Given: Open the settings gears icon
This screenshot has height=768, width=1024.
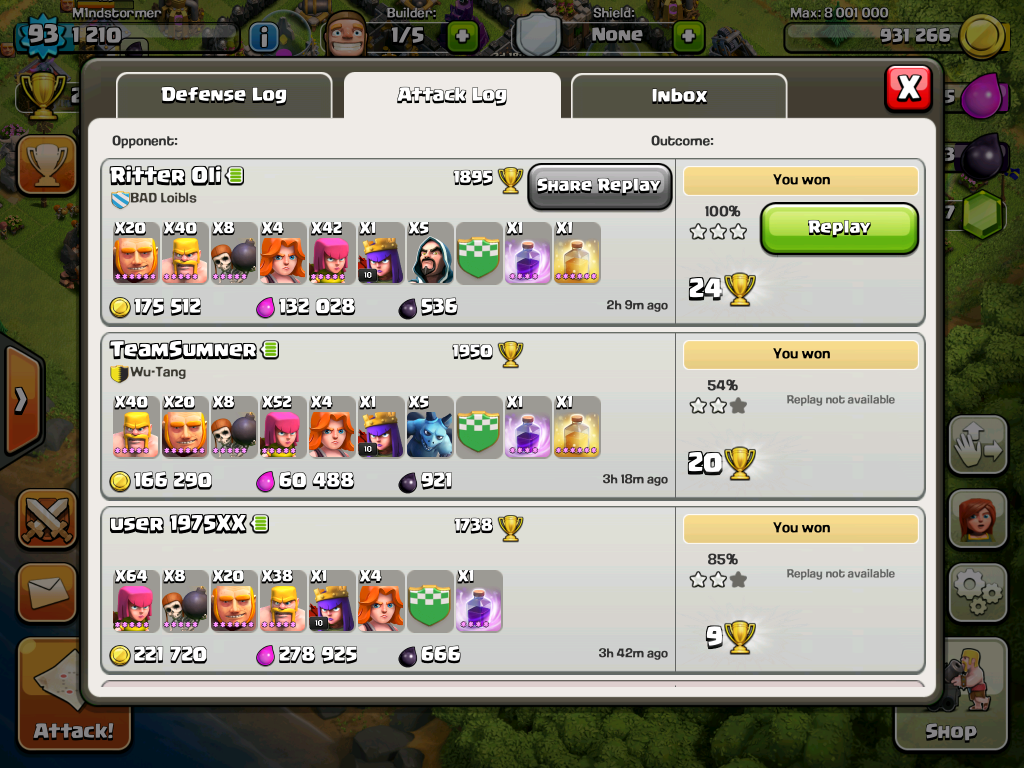Looking at the screenshot, I should click(x=976, y=592).
